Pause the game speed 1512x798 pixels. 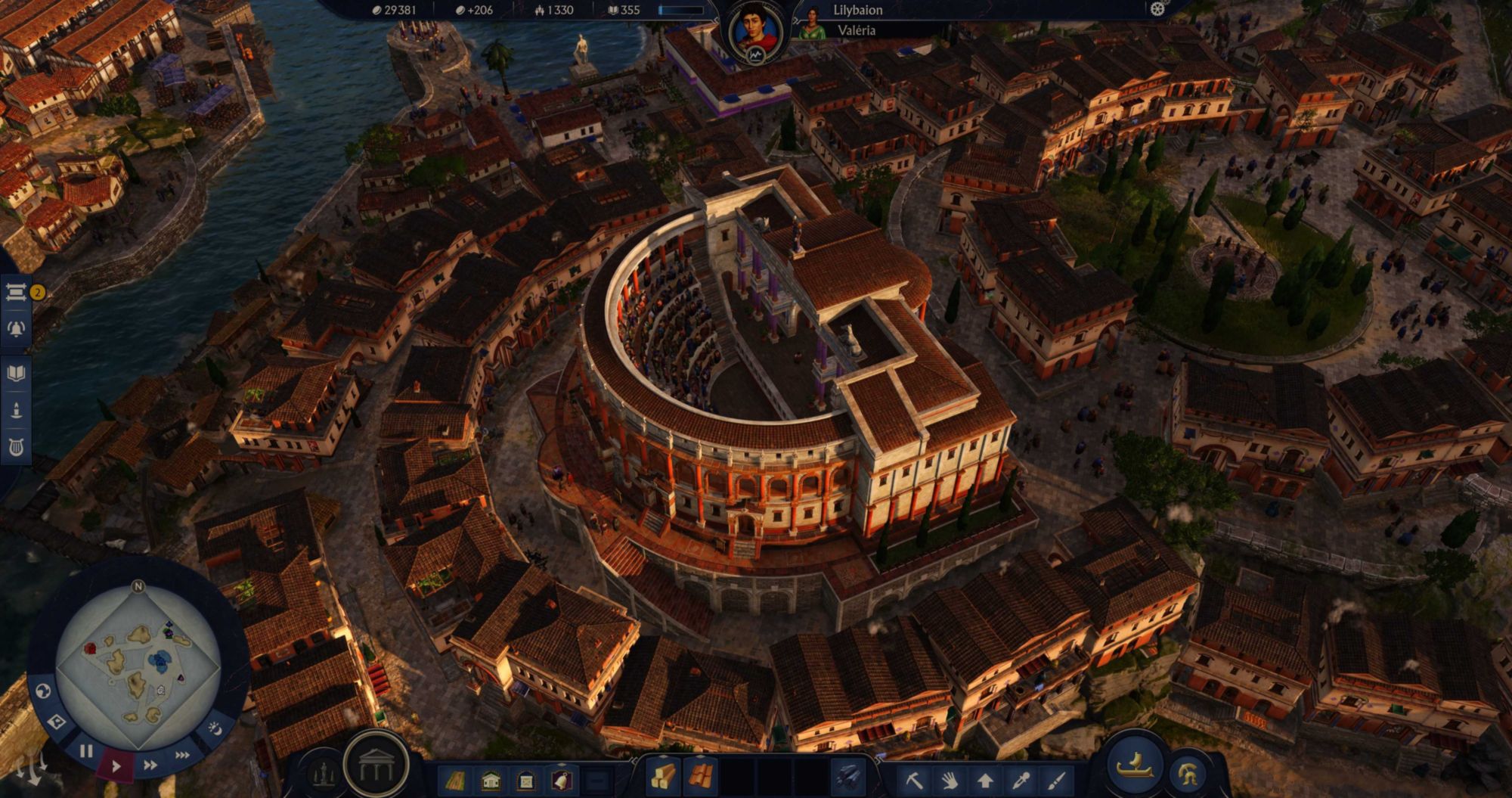click(x=86, y=751)
